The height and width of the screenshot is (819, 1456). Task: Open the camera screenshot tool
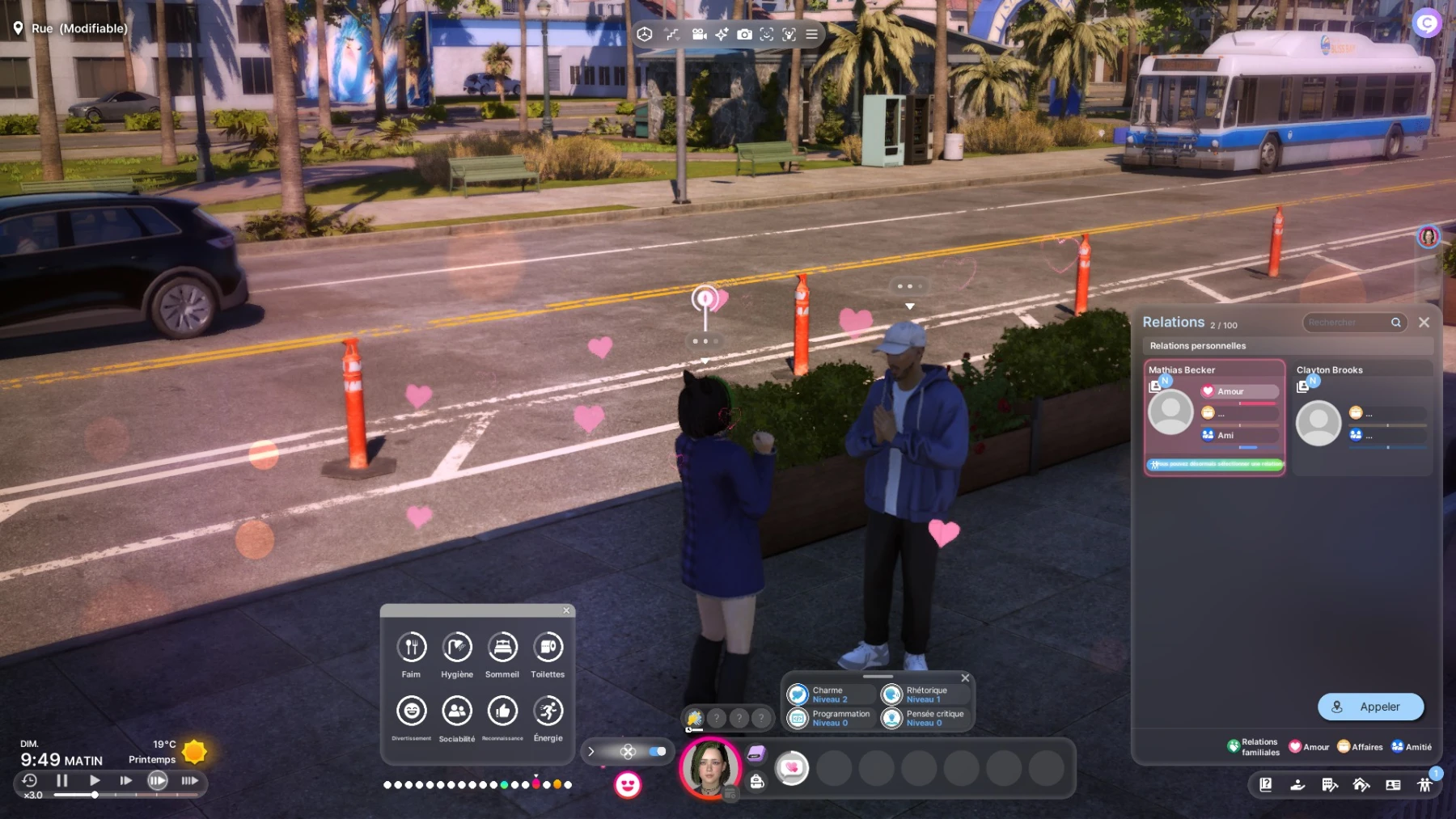[x=744, y=34]
